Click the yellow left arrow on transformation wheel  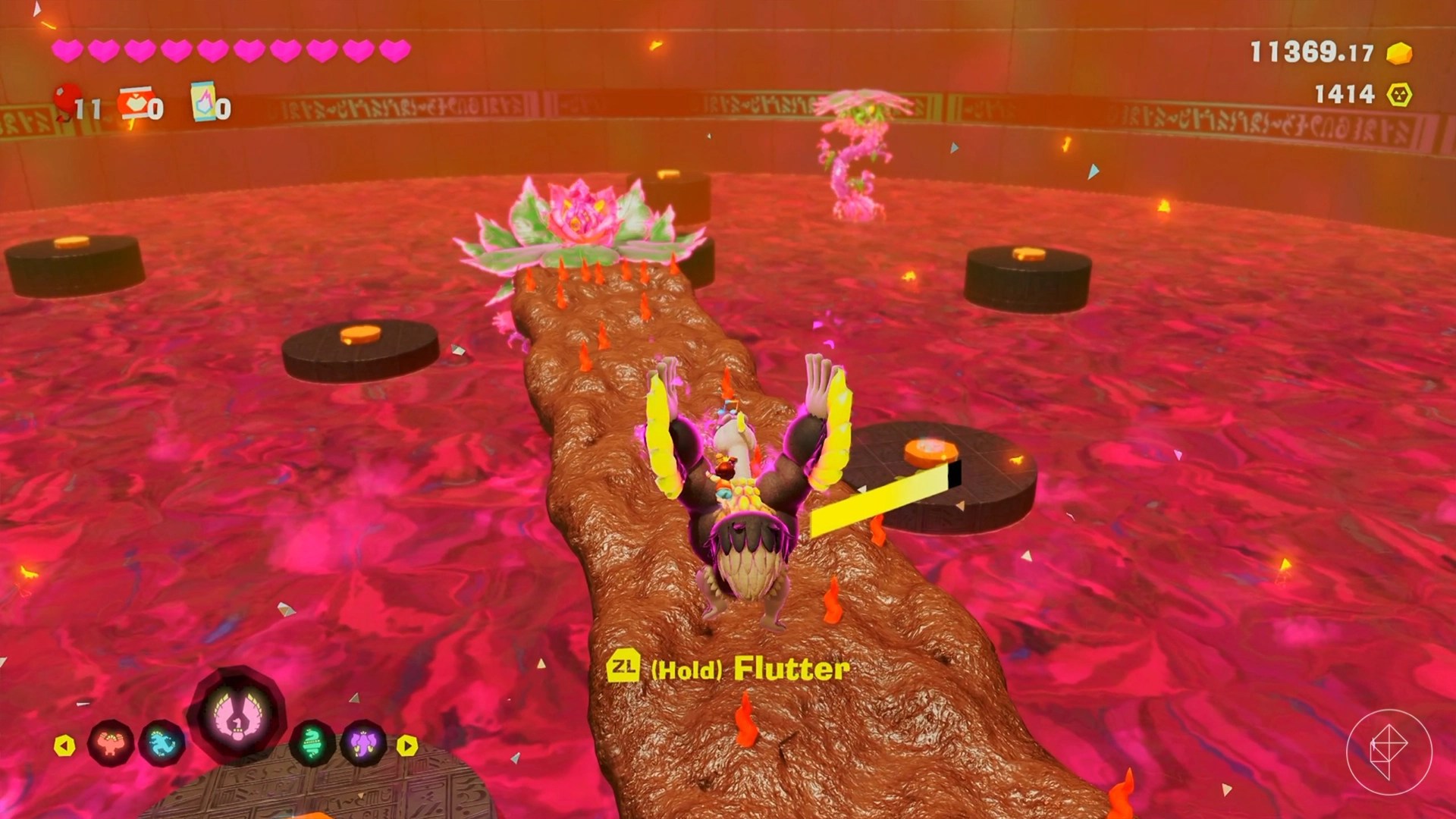pyautogui.click(x=64, y=745)
